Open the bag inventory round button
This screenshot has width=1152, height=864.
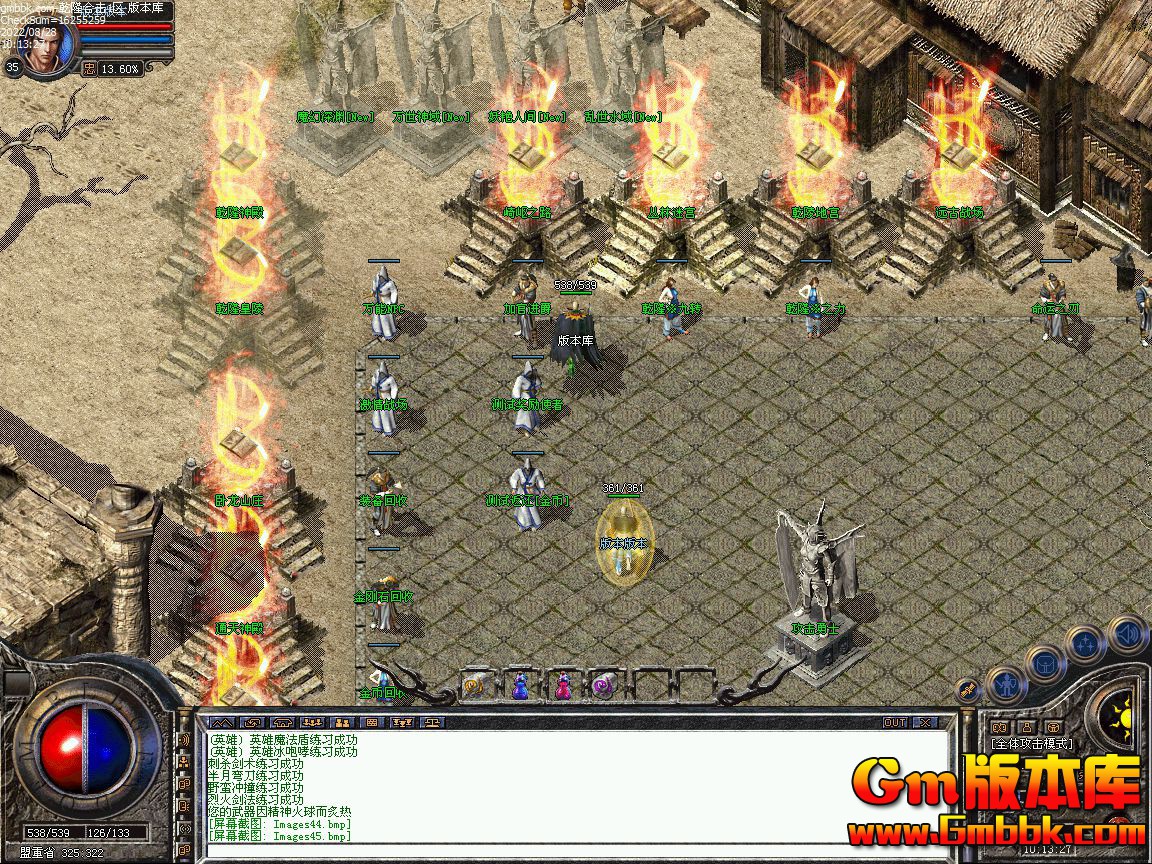pos(1045,662)
